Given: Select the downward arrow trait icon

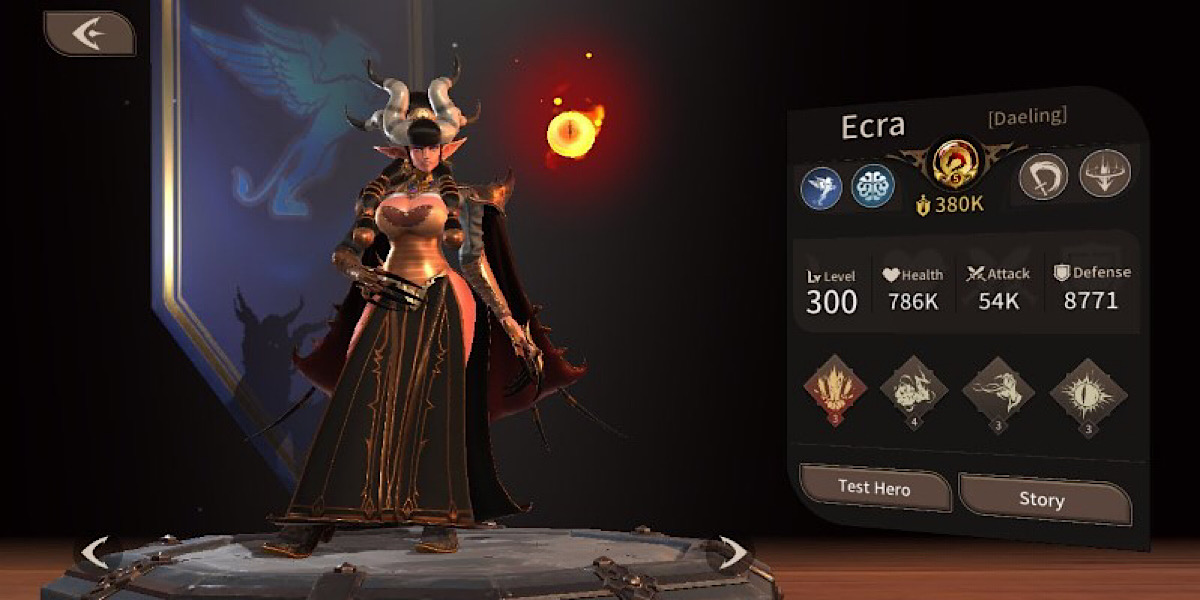Looking at the screenshot, I should (x=1104, y=174).
